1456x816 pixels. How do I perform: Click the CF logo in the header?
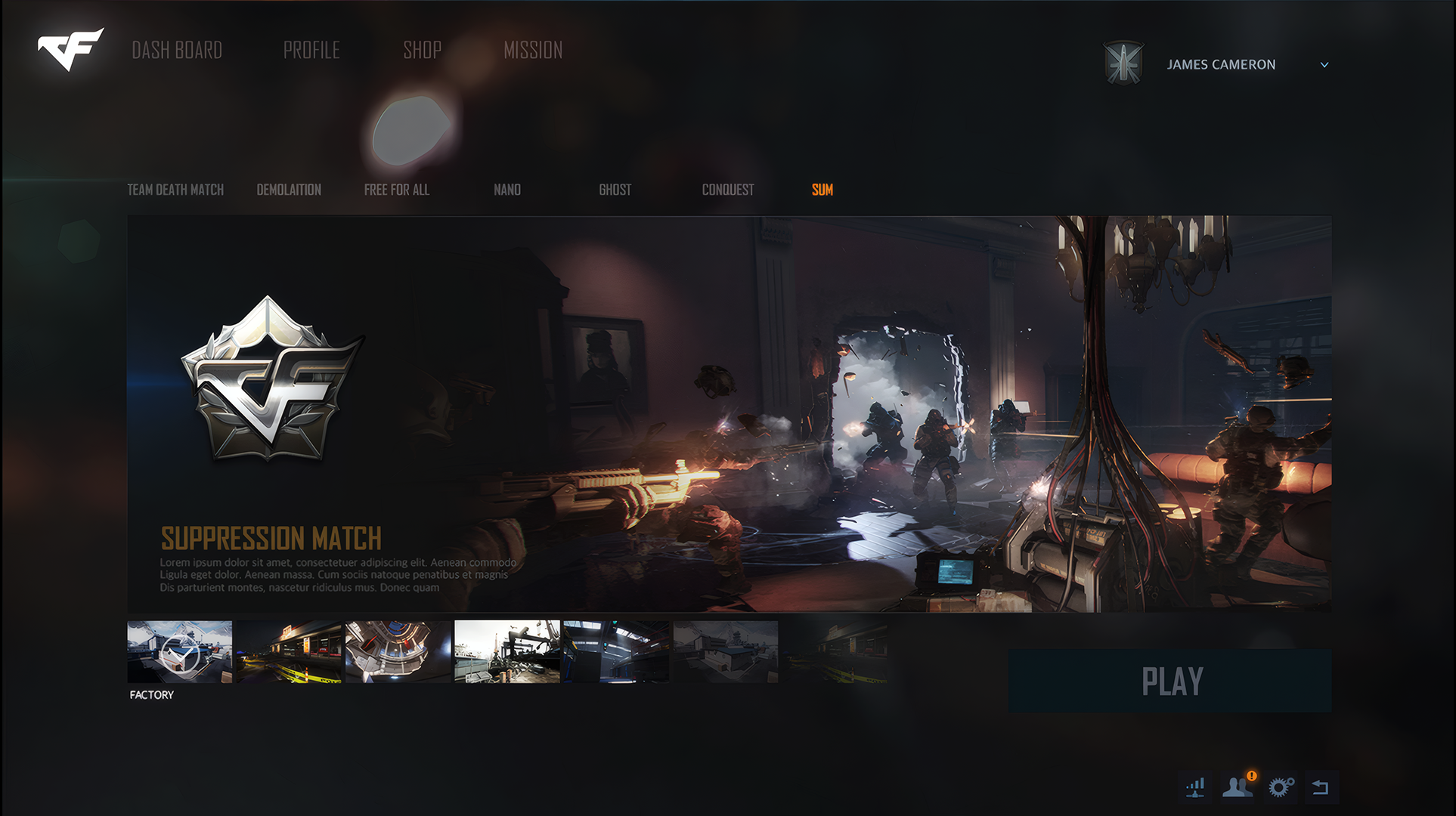[70, 50]
